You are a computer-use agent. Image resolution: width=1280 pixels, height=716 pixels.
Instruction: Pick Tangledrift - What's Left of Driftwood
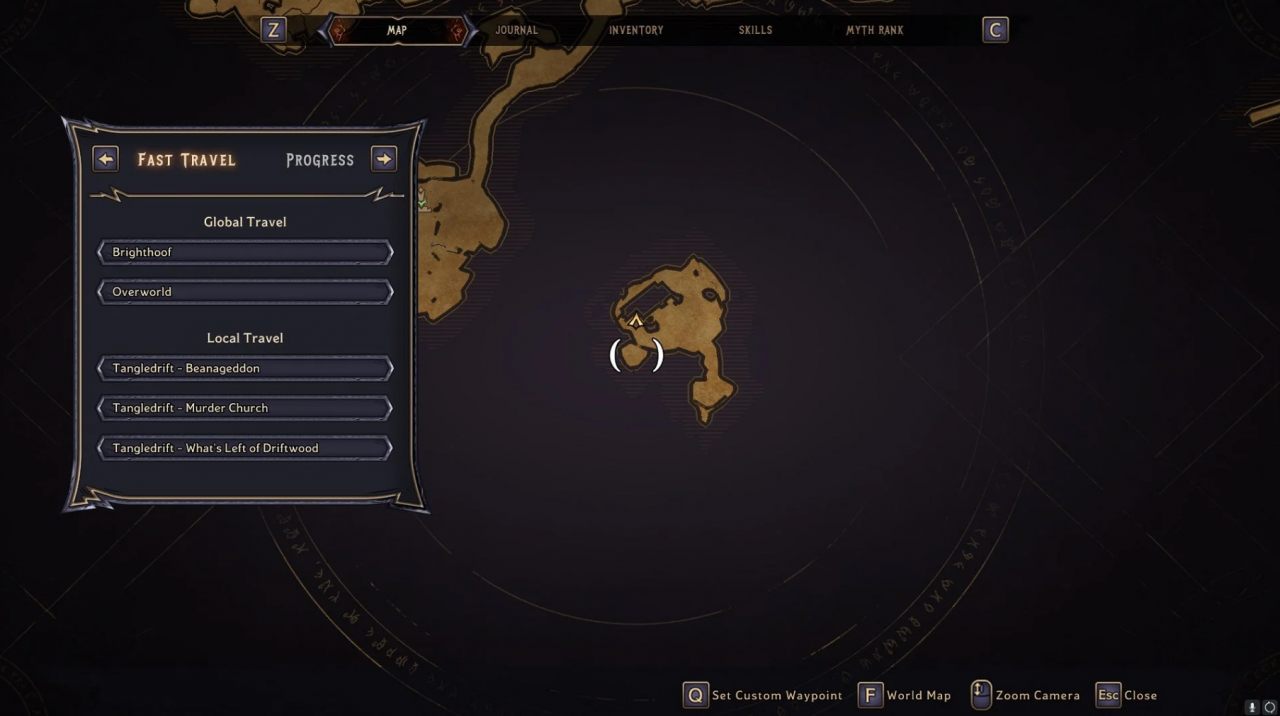click(245, 448)
